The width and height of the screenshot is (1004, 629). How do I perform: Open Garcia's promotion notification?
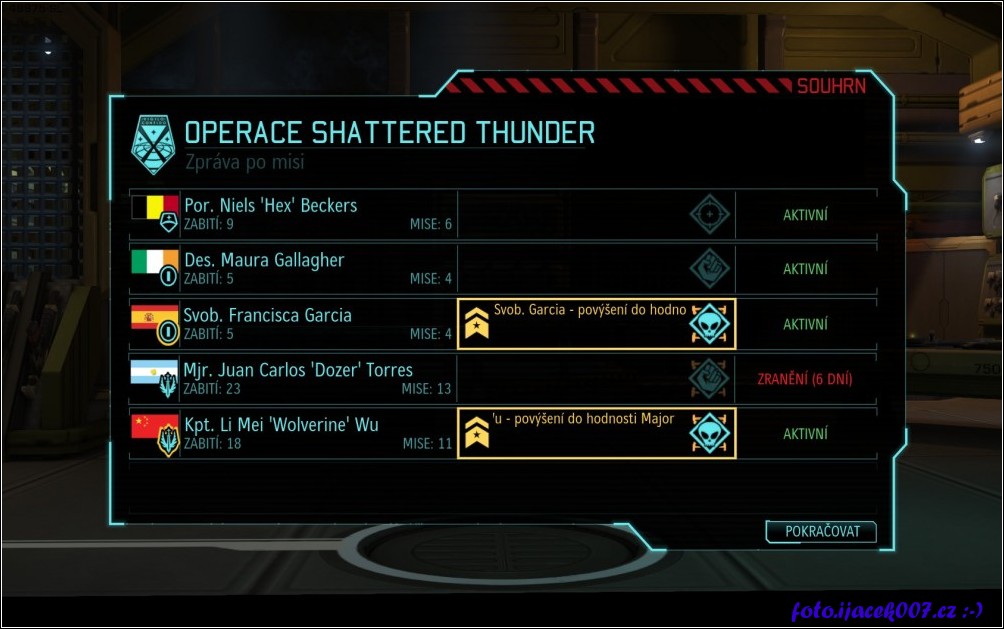596,324
